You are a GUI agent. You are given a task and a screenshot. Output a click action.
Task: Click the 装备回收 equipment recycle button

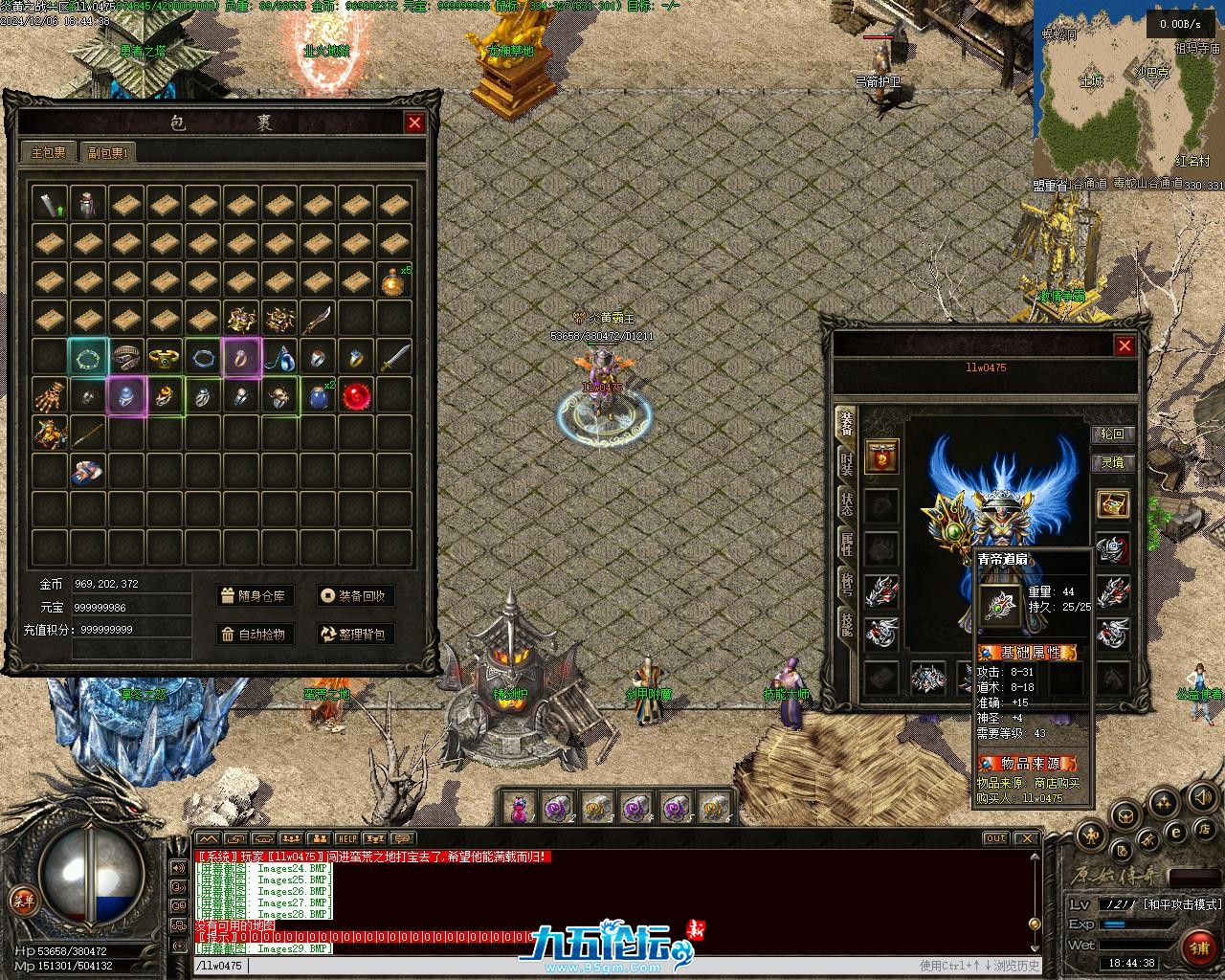pos(356,595)
